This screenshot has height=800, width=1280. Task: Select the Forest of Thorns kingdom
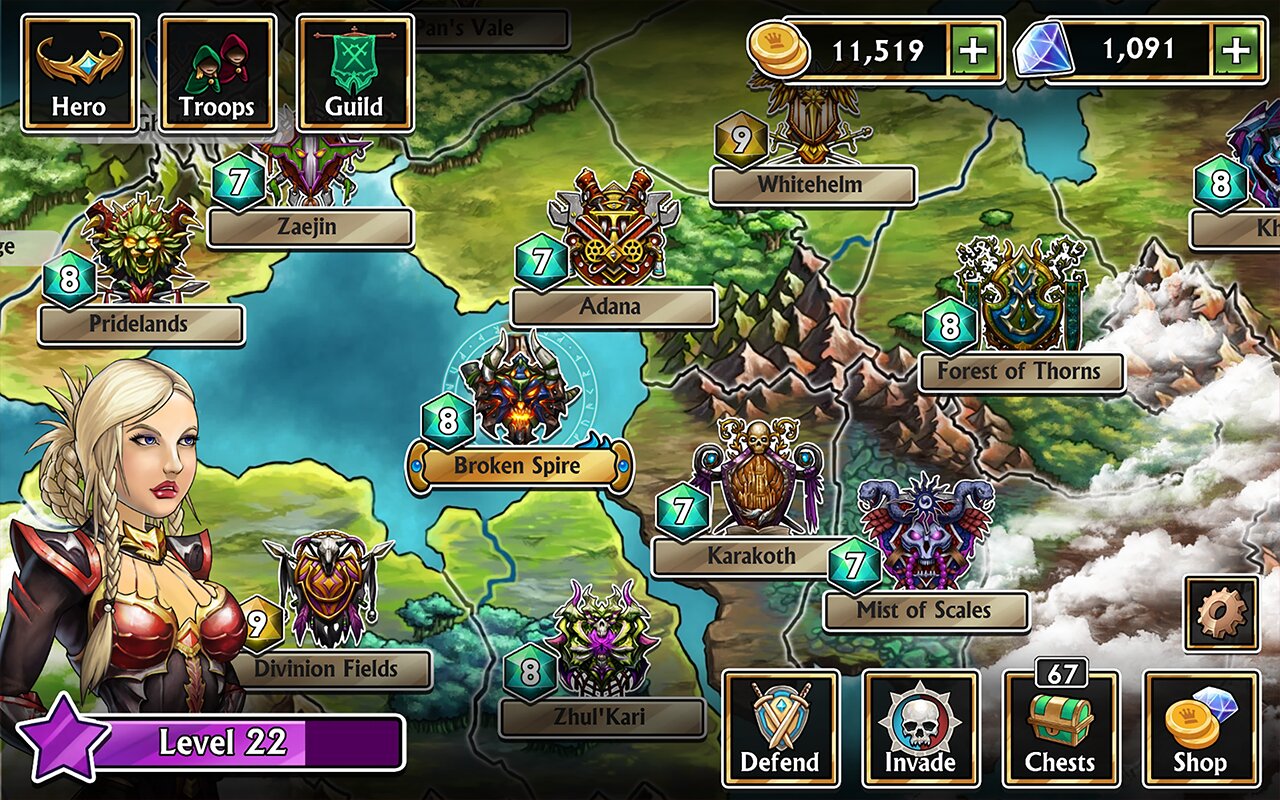click(1020, 371)
